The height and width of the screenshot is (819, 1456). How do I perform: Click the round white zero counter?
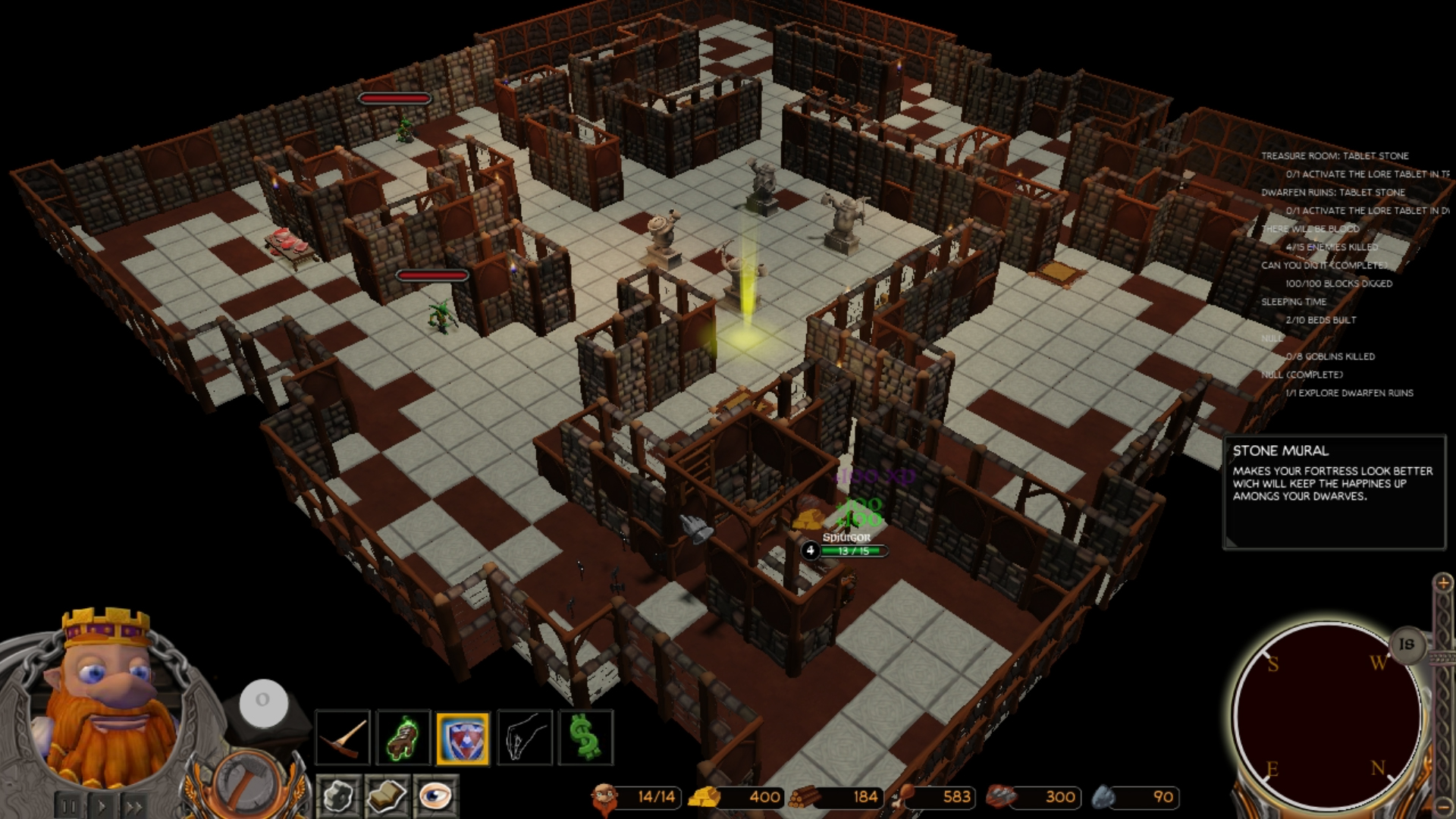point(263,701)
